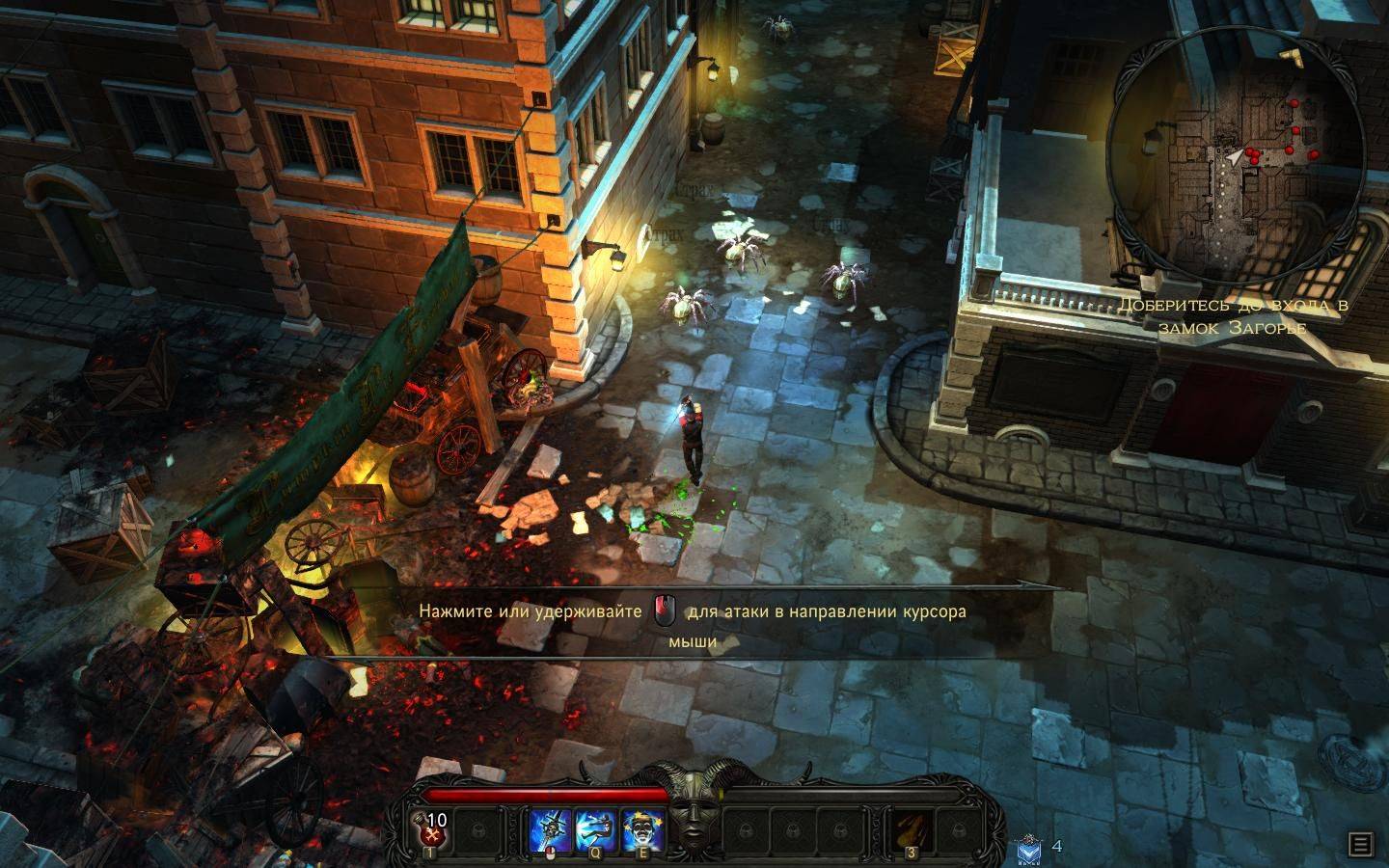
Task: Use the health potion slot with count 10
Action: pyautogui.click(x=431, y=829)
